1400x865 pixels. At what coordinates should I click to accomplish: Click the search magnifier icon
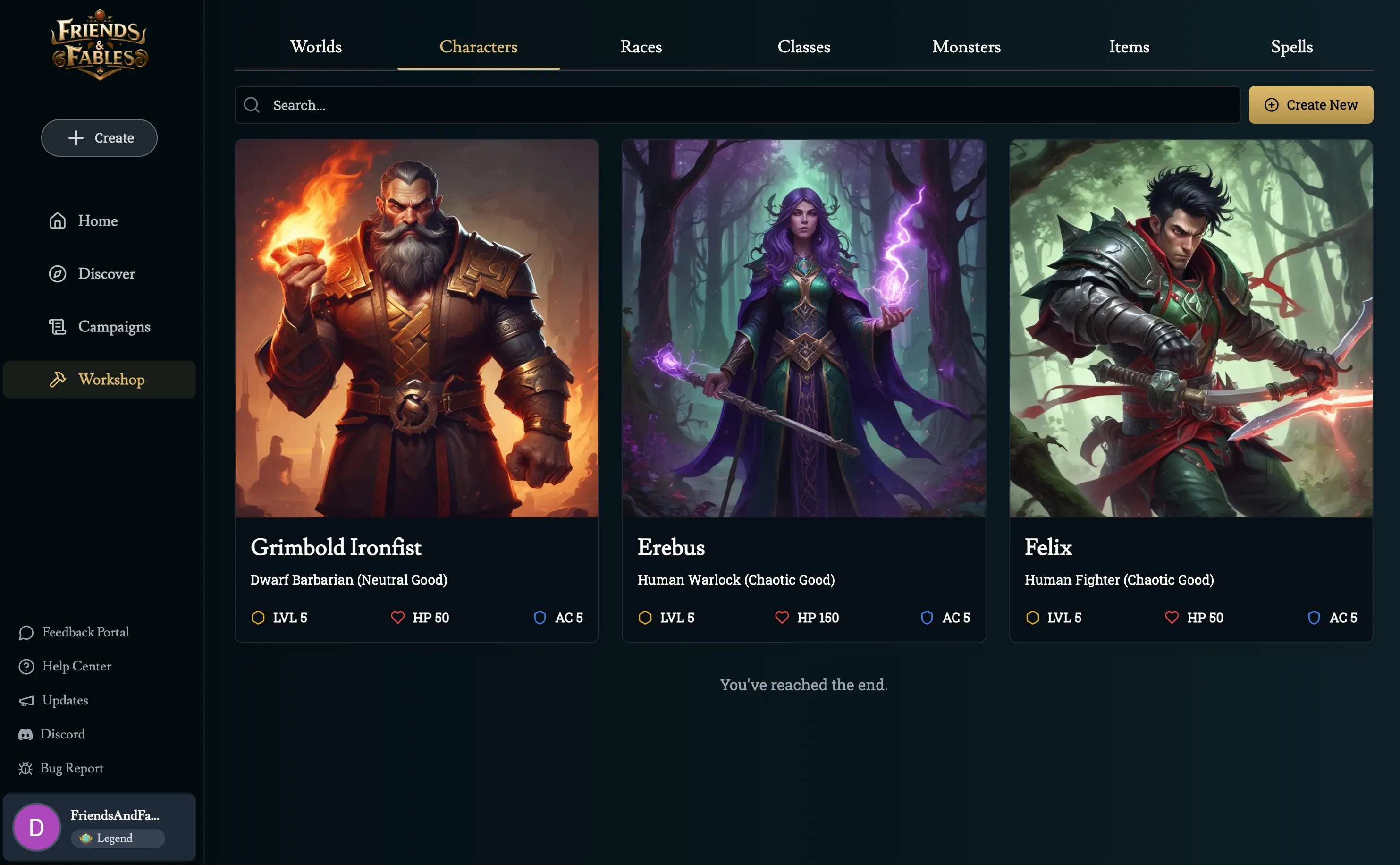tap(252, 105)
